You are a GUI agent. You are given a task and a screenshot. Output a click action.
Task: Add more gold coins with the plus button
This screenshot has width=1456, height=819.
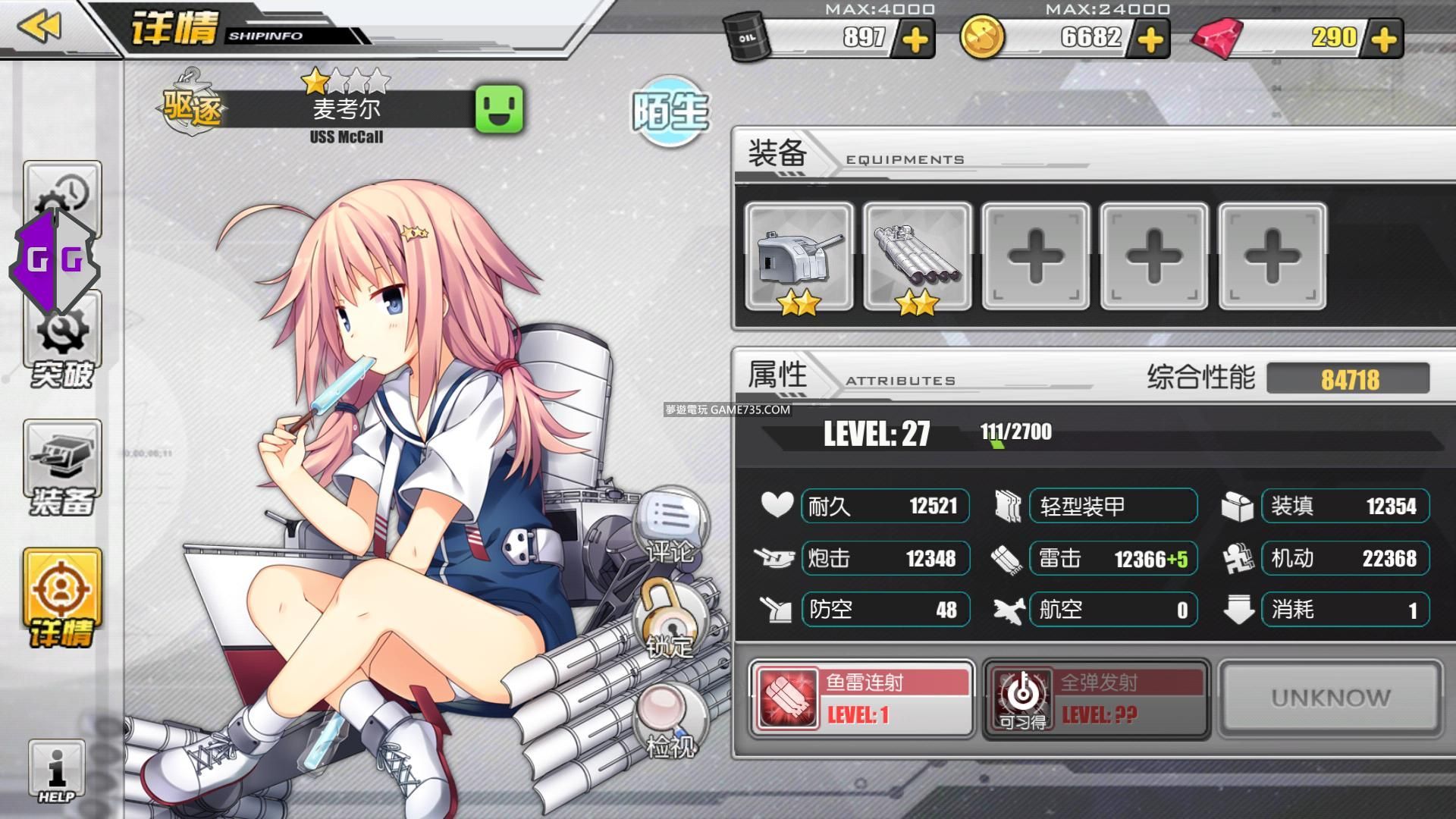tap(1150, 39)
